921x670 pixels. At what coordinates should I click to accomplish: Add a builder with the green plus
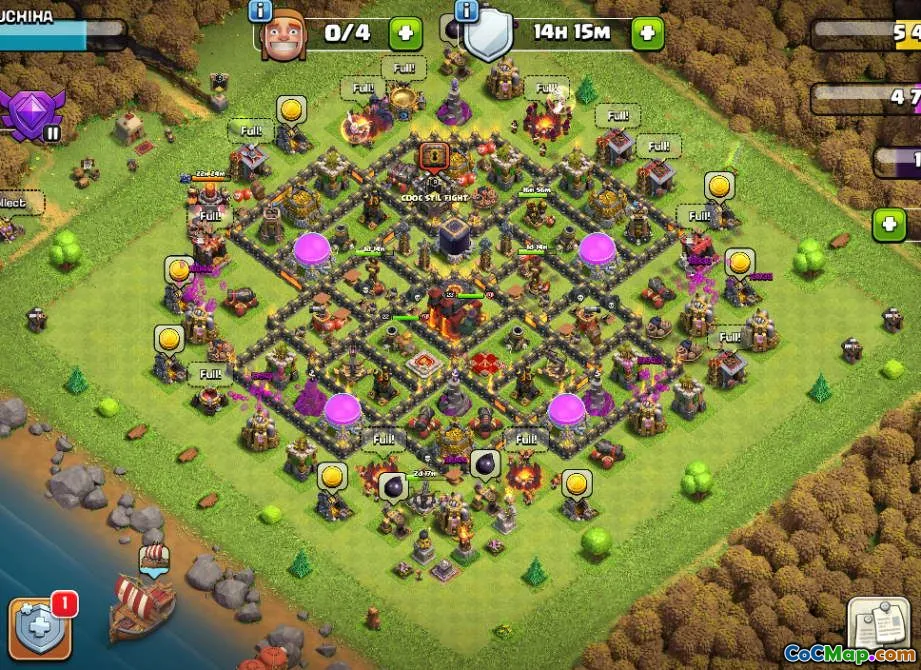pyautogui.click(x=405, y=33)
